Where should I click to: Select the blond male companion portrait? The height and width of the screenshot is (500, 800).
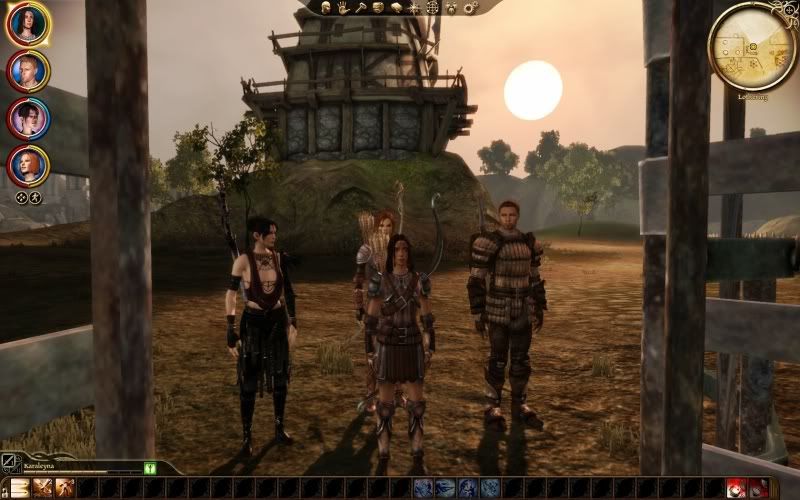(27, 70)
